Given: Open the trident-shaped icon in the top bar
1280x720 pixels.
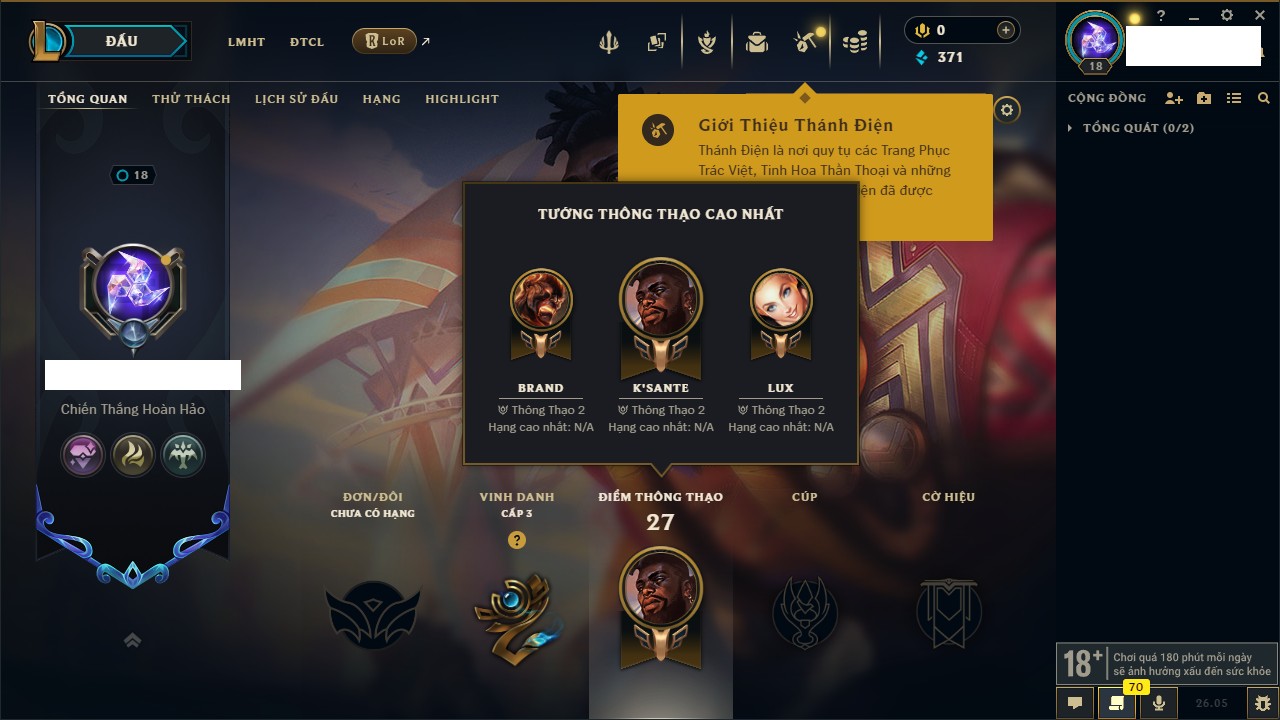Looking at the screenshot, I should 608,42.
